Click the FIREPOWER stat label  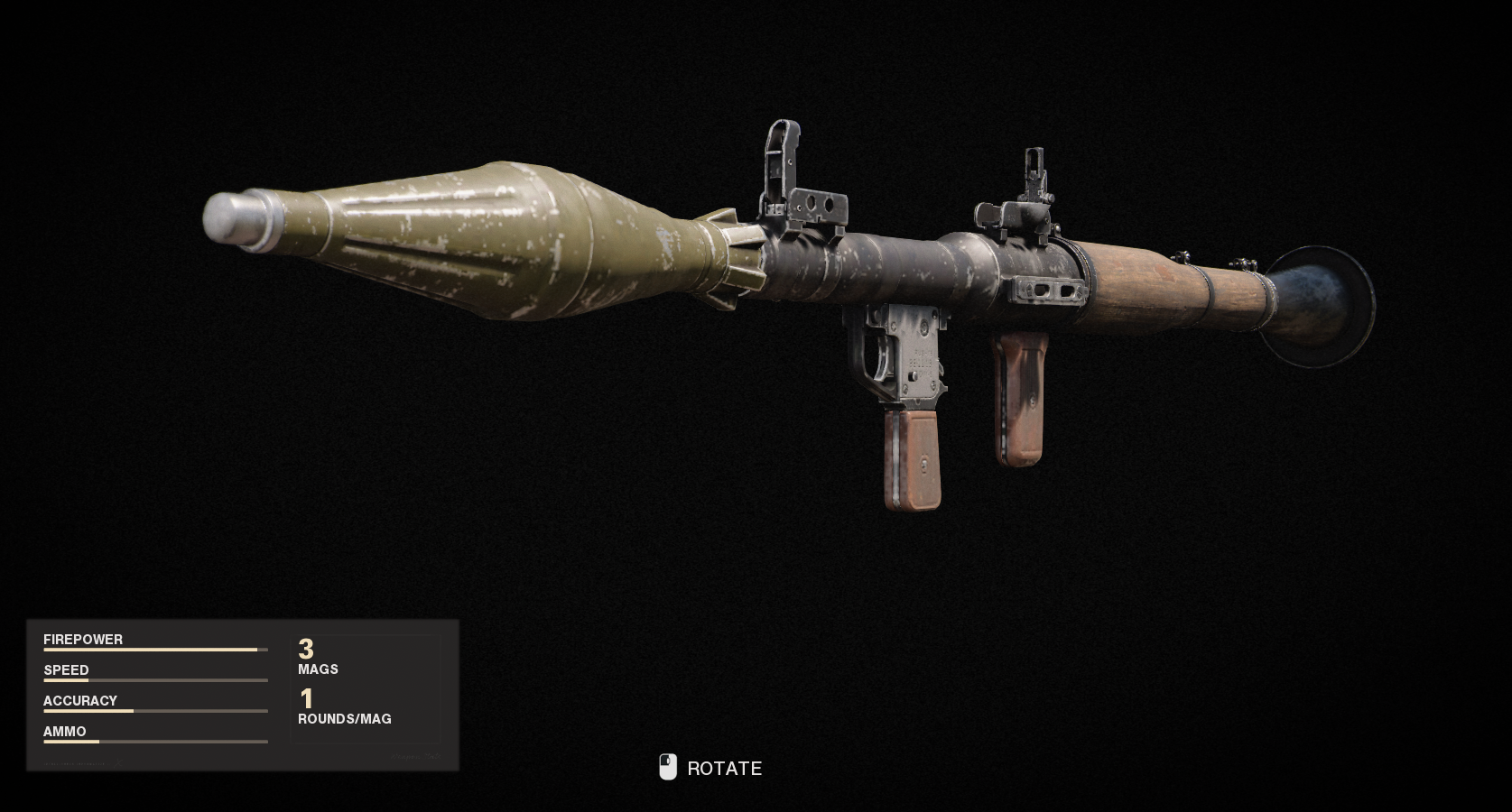click(x=83, y=639)
